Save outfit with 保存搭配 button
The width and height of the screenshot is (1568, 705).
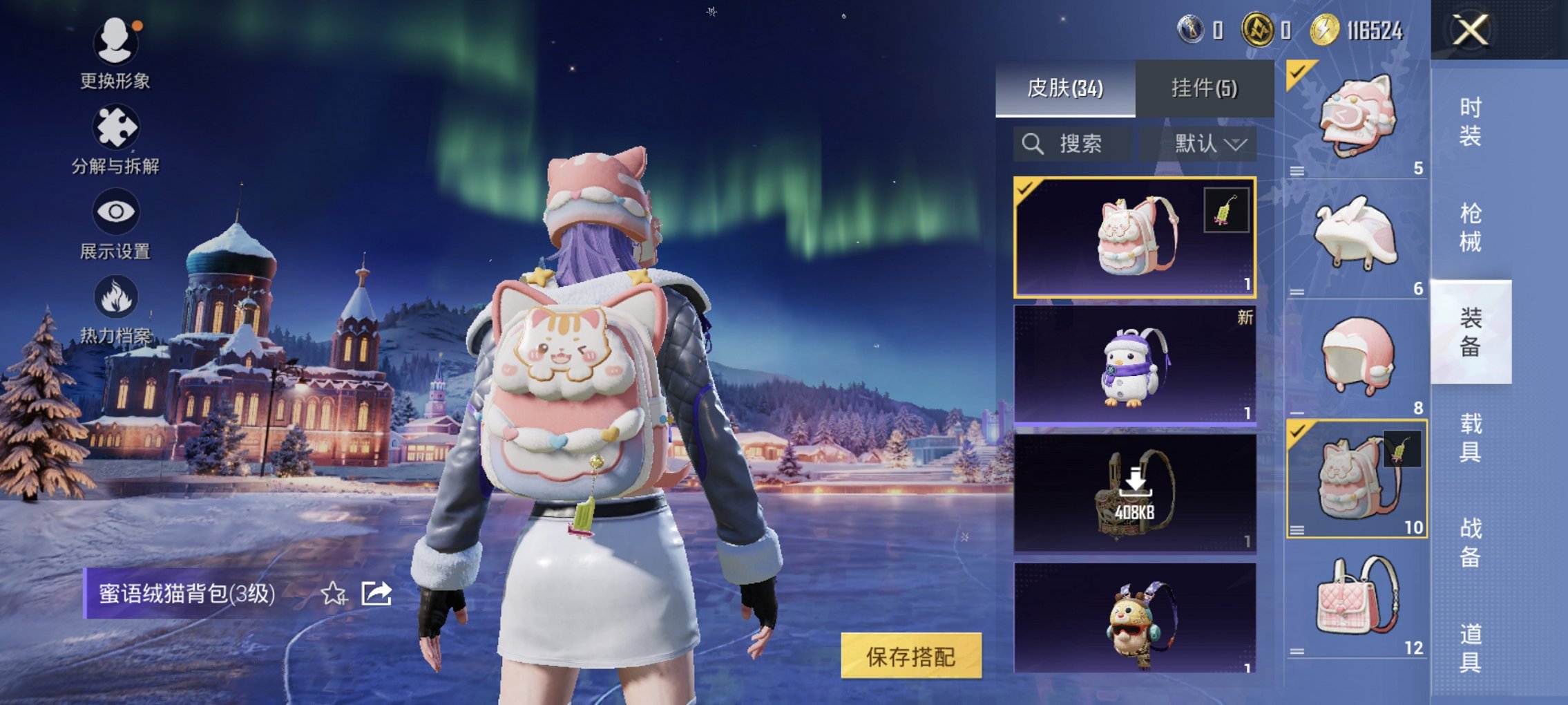pos(910,656)
